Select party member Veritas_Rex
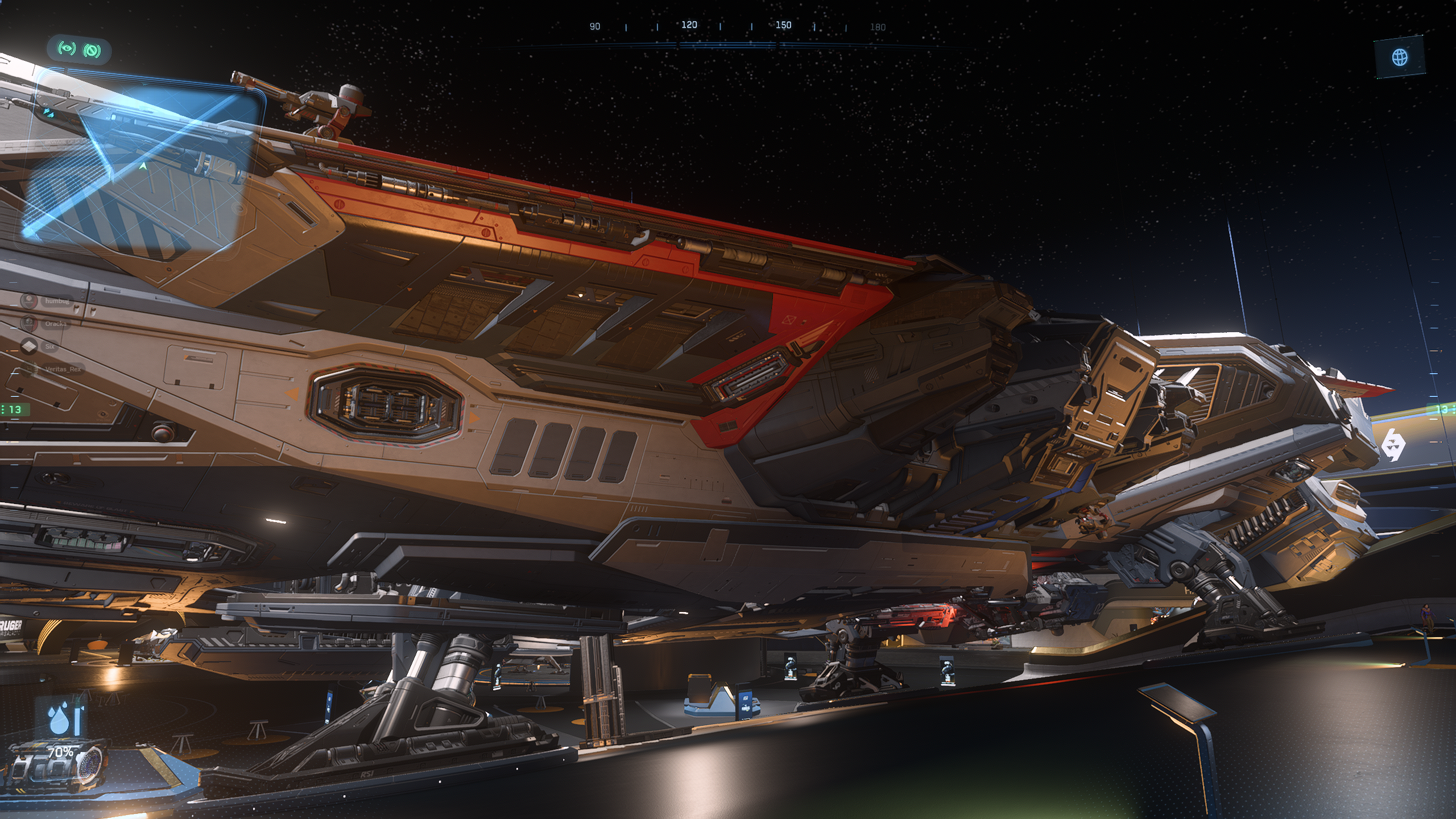 tap(63, 369)
